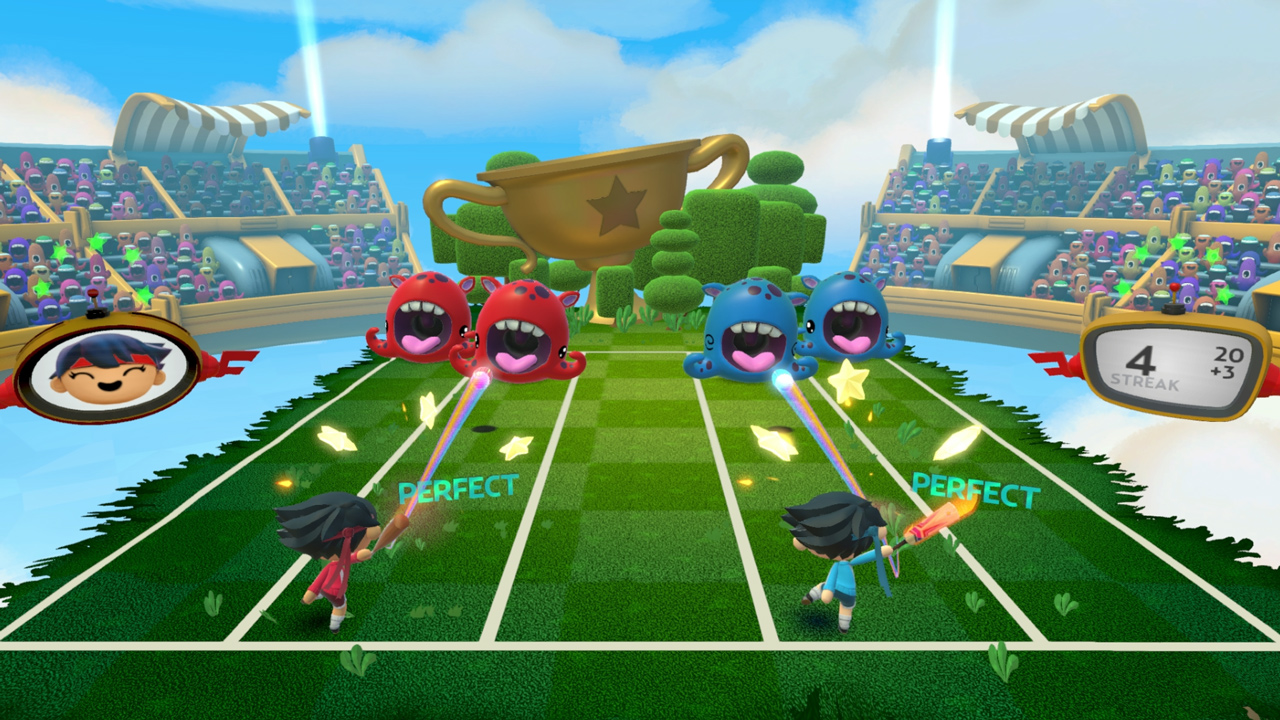
Task: Click the left PERFECT hit label
Action: (x=456, y=488)
